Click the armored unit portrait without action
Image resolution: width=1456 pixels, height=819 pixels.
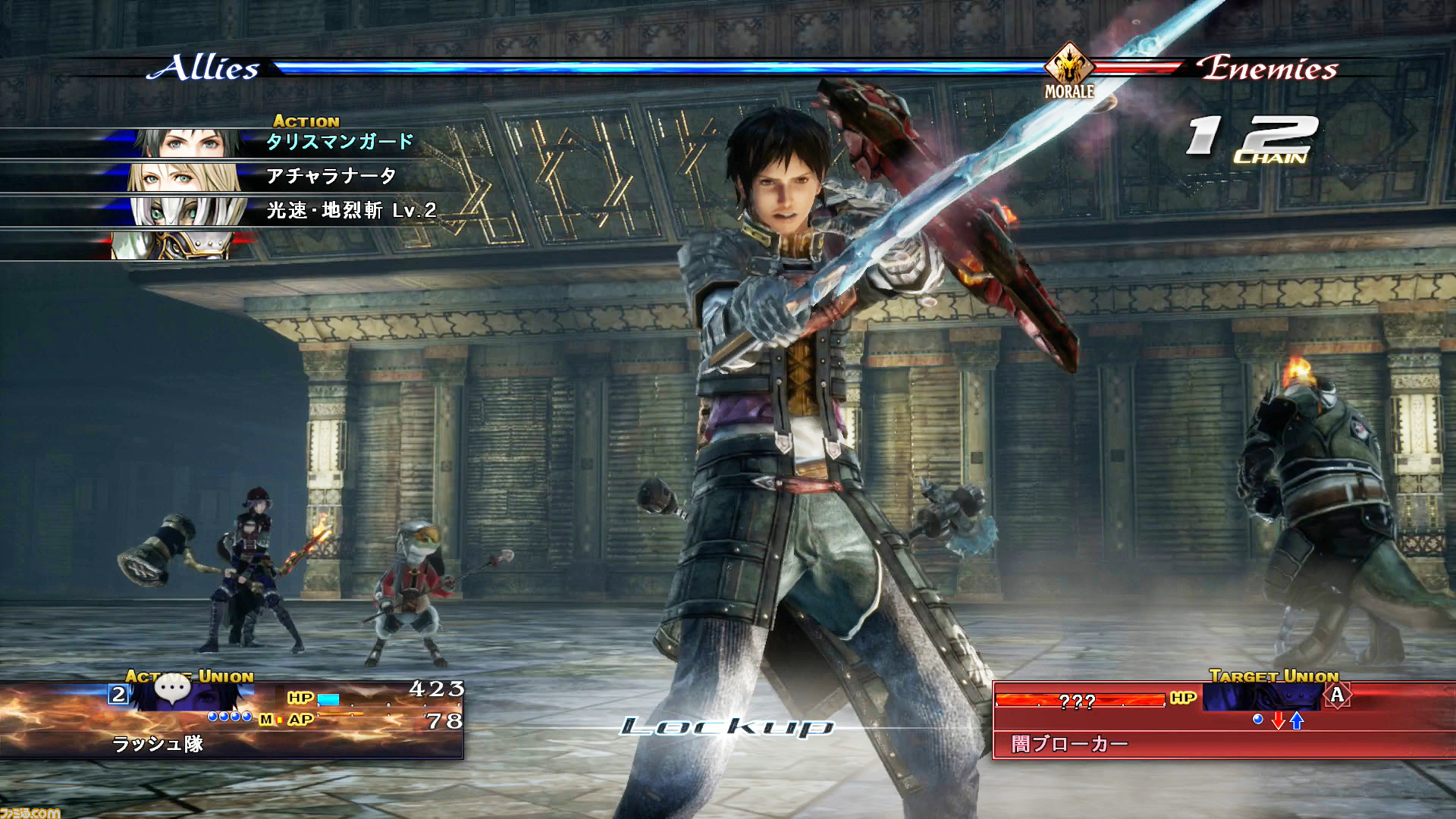pyautogui.click(x=173, y=246)
